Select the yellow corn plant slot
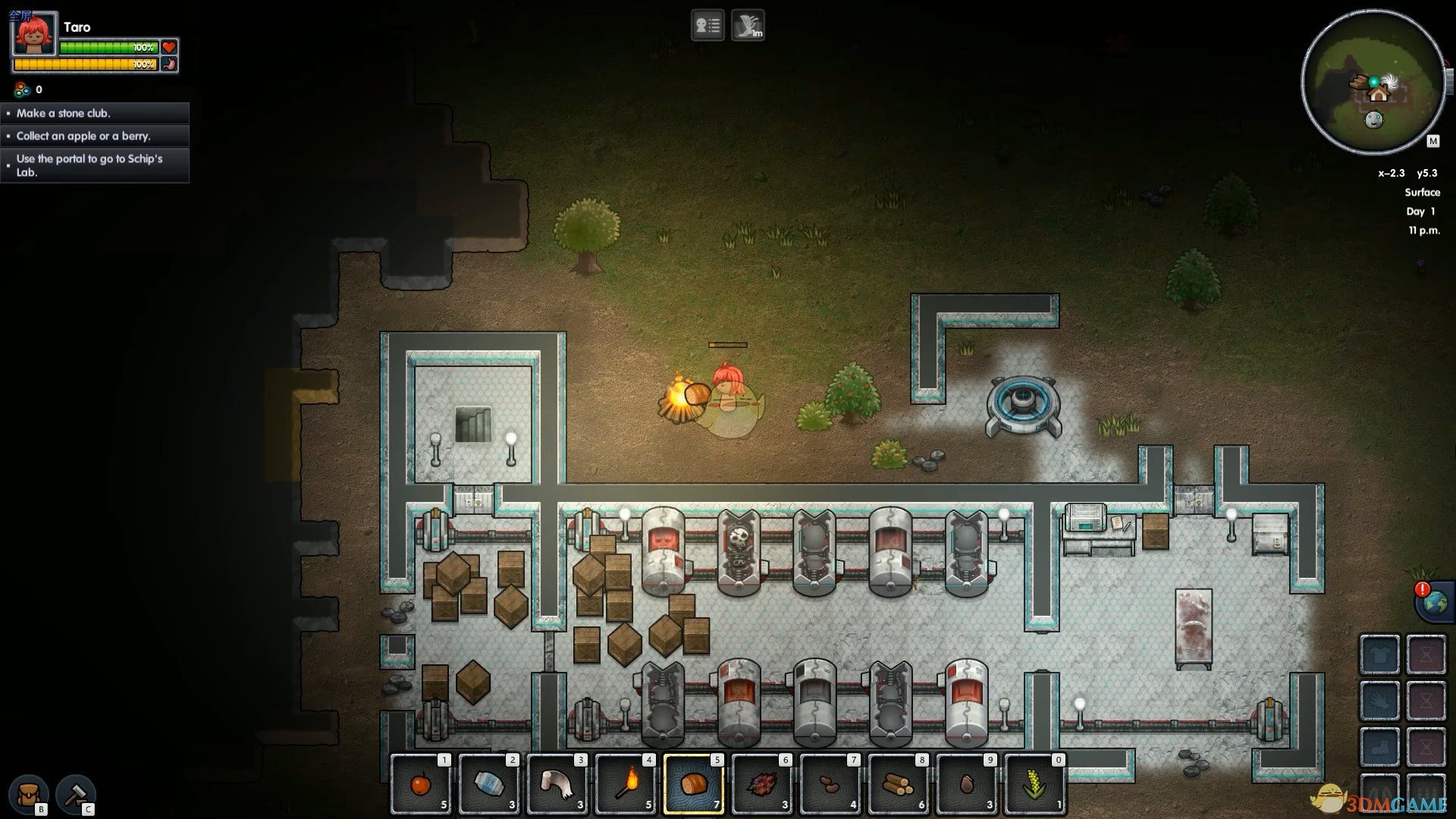 [x=1034, y=783]
